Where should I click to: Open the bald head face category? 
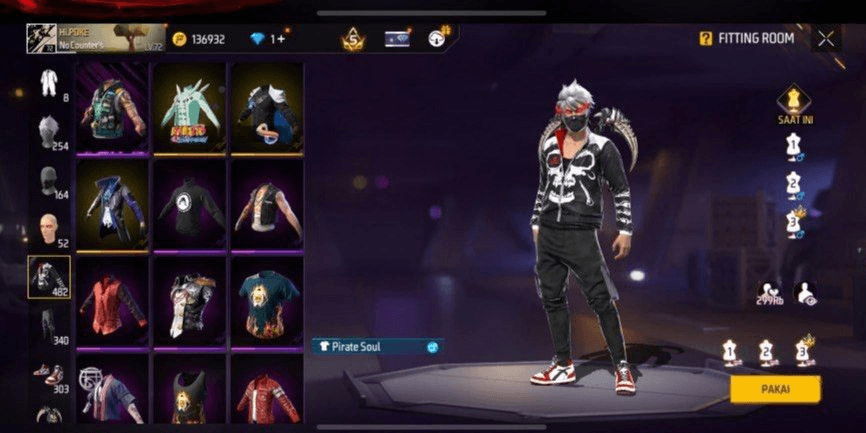coord(48,229)
